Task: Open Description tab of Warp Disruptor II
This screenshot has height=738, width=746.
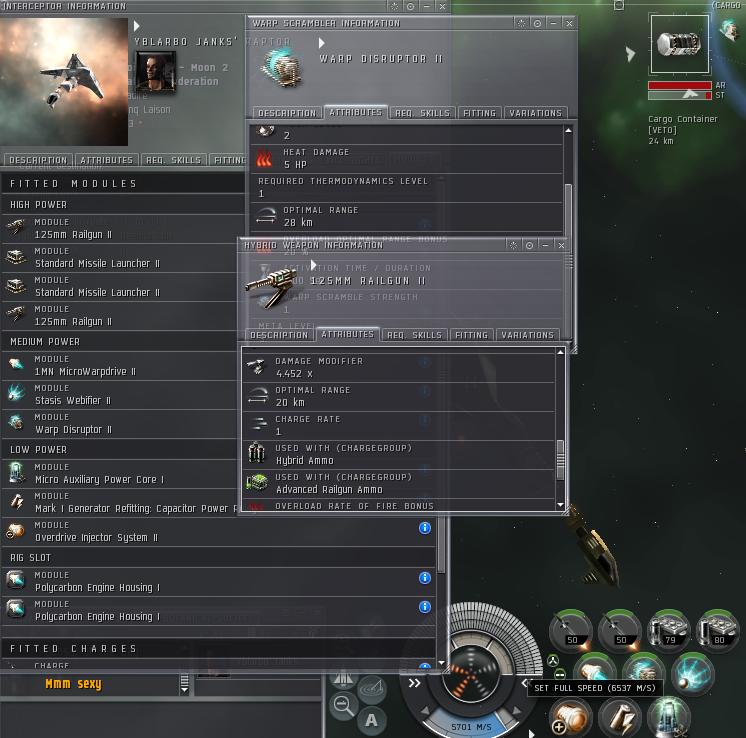Action: tap(285, 113)
